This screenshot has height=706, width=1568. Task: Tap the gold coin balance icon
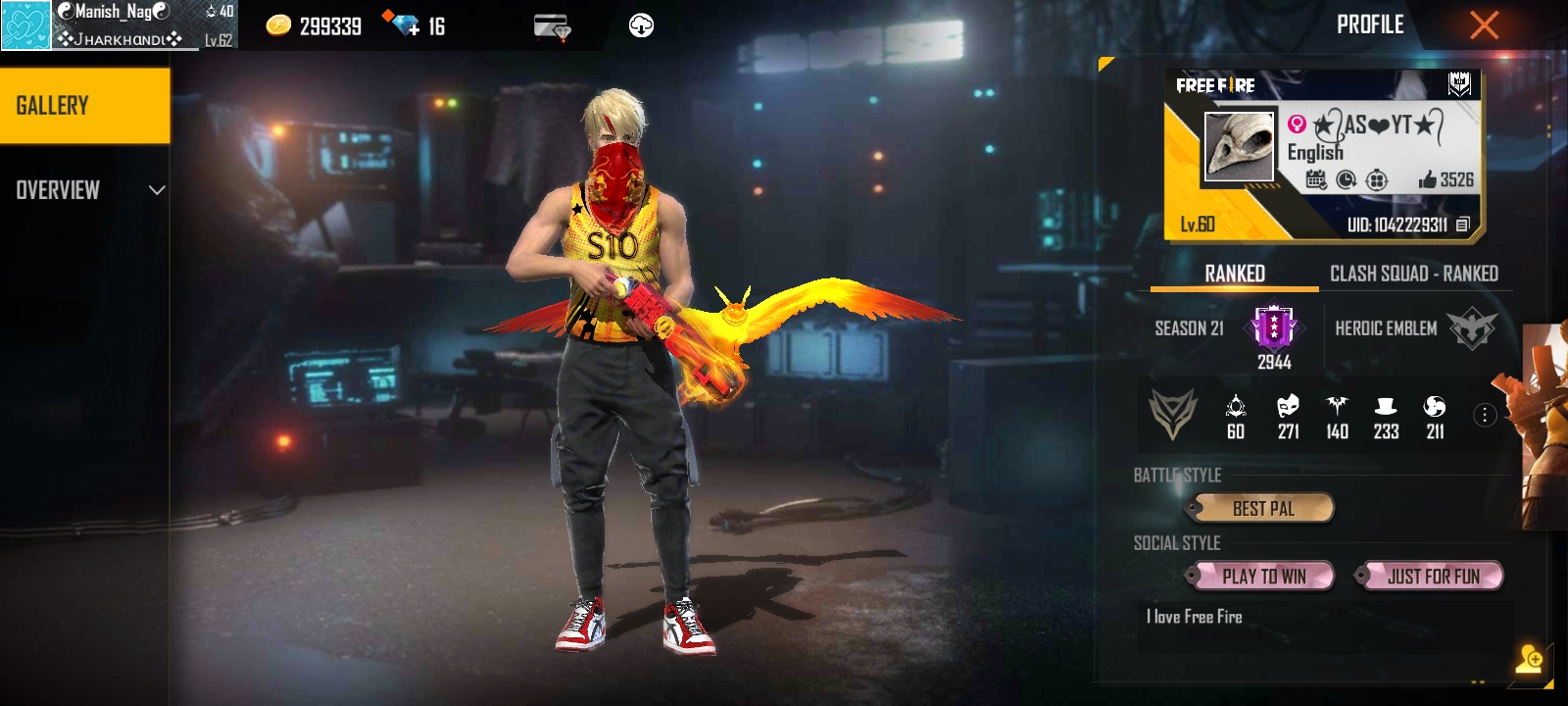pos(279,26)
